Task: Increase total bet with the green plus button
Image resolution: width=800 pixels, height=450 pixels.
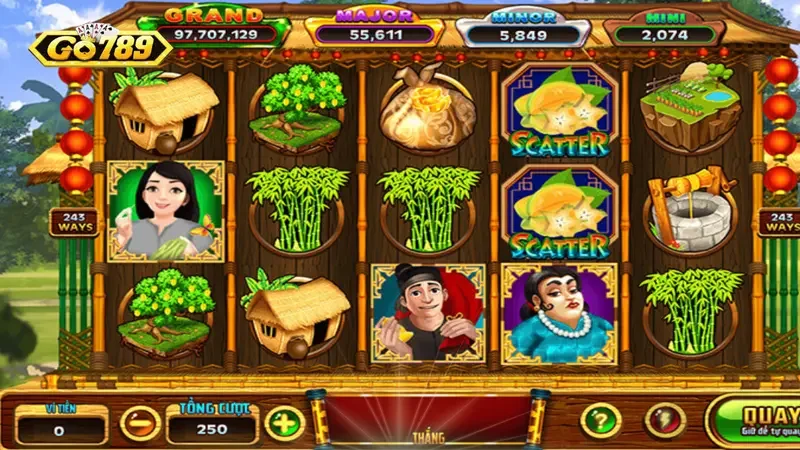Action: point(285,422)
